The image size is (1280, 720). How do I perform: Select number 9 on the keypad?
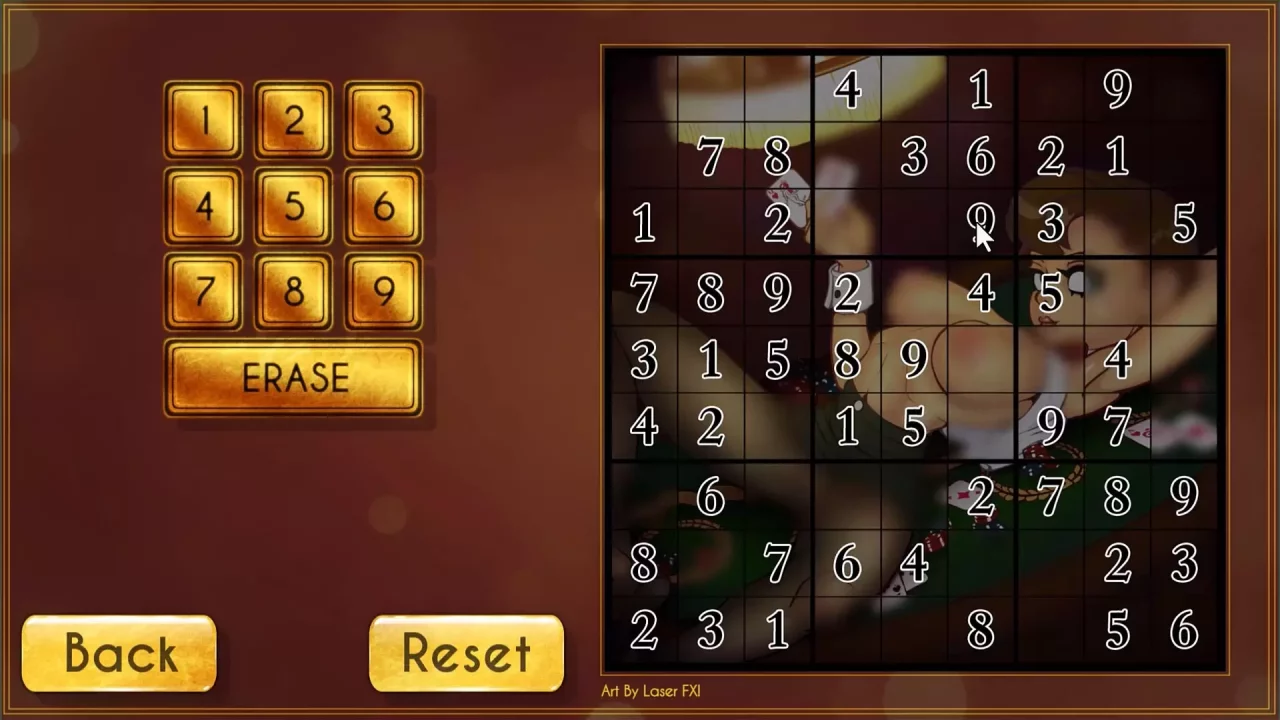[x=382, y=293]
